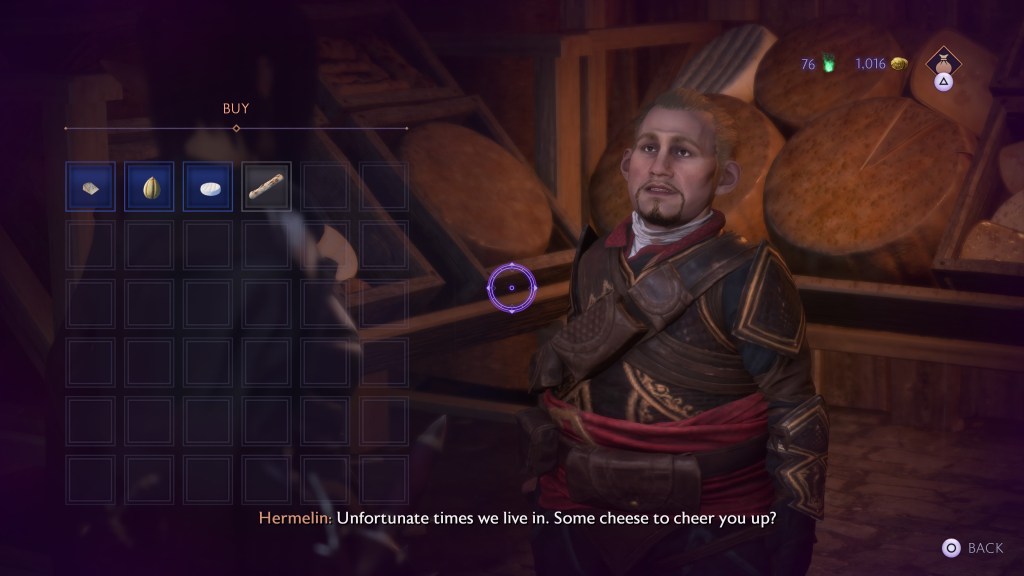Image resolution: width=1024 pixels, height=576 pixels.
Task: Open the money bag sell icon
Action: [x=943, y=62]
